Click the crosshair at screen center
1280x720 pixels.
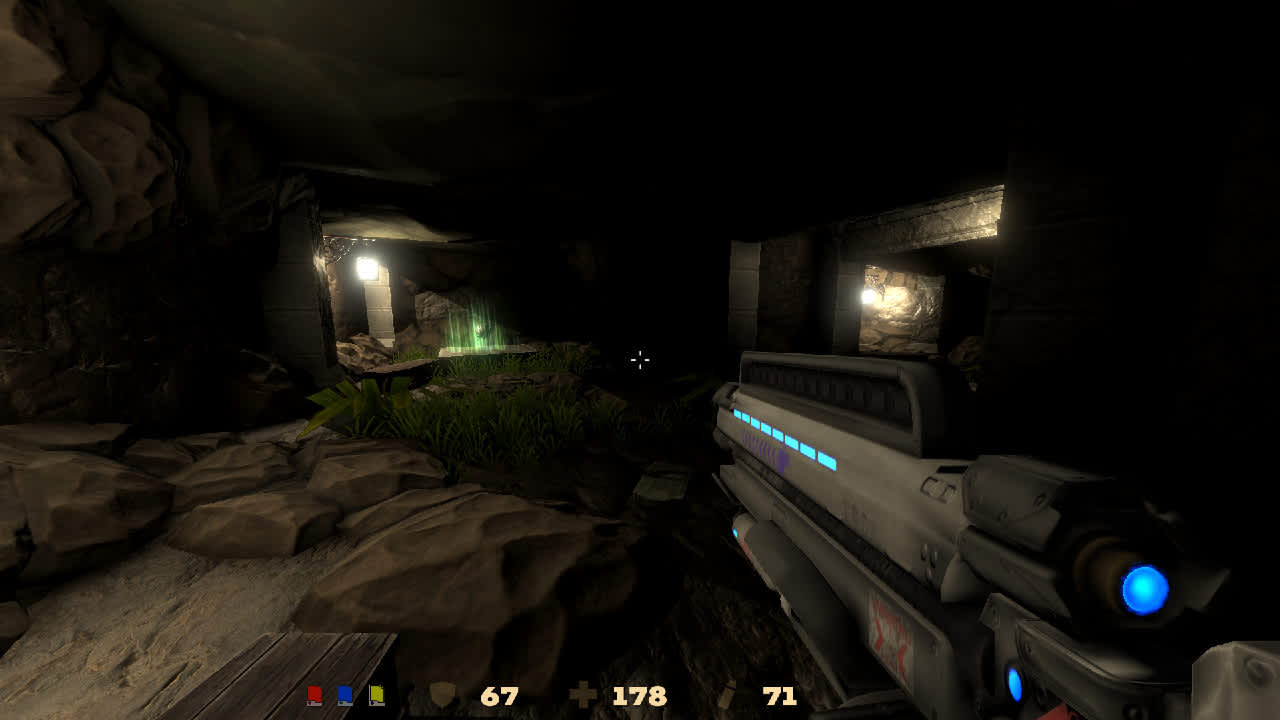click(x=639, y=360)
